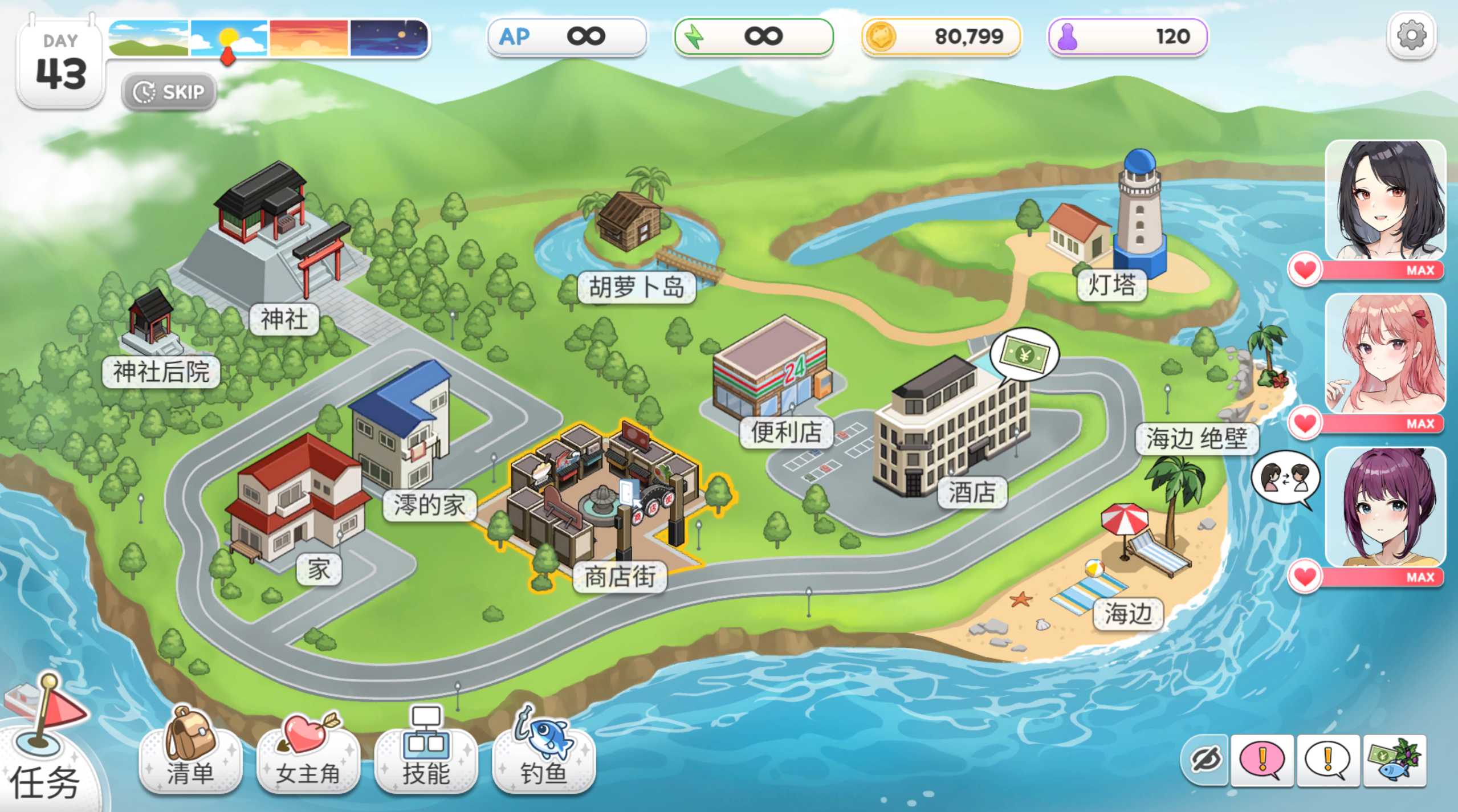Select the black-haired girl portrait
This screenshot has height=812, width=1458.
pyautogui.click(x=1384, y=201)
